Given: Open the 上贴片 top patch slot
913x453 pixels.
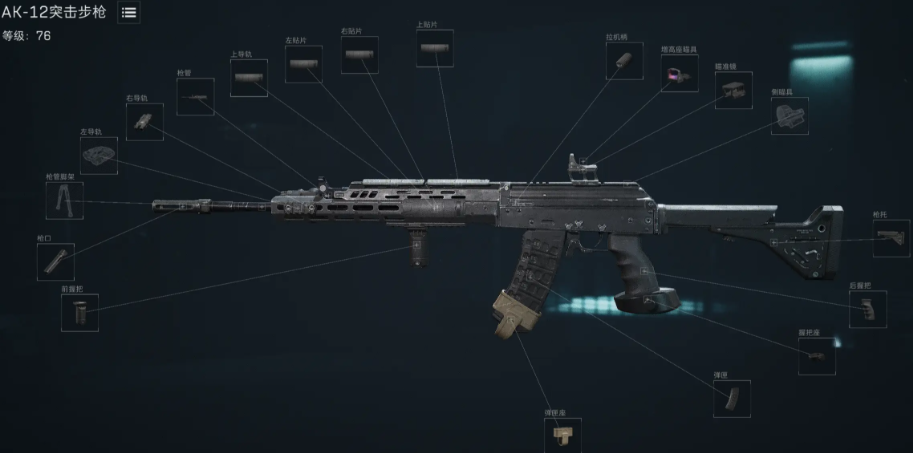Looking at the screenshot, I should (x=435, y=49).
